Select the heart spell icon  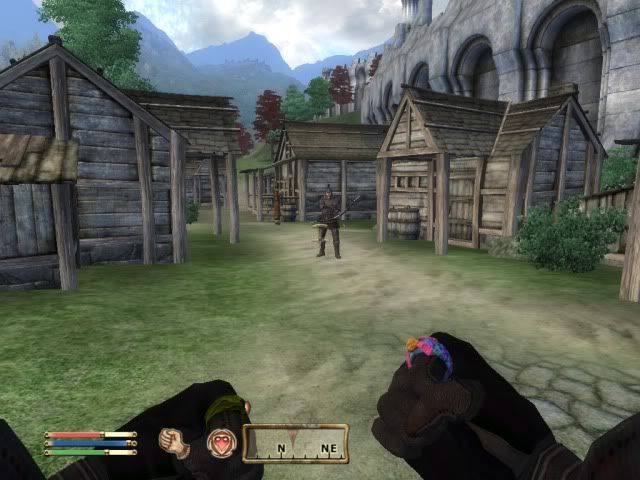click(219, 442)
